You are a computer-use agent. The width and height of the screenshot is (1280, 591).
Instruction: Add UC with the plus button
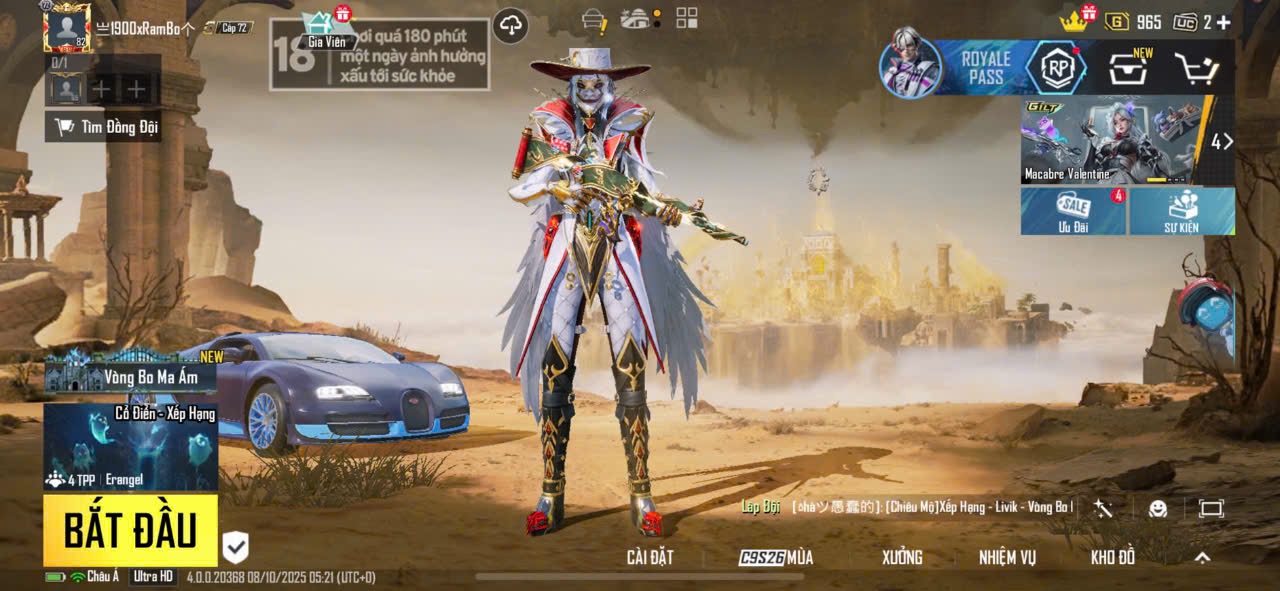coord(1223,22)
